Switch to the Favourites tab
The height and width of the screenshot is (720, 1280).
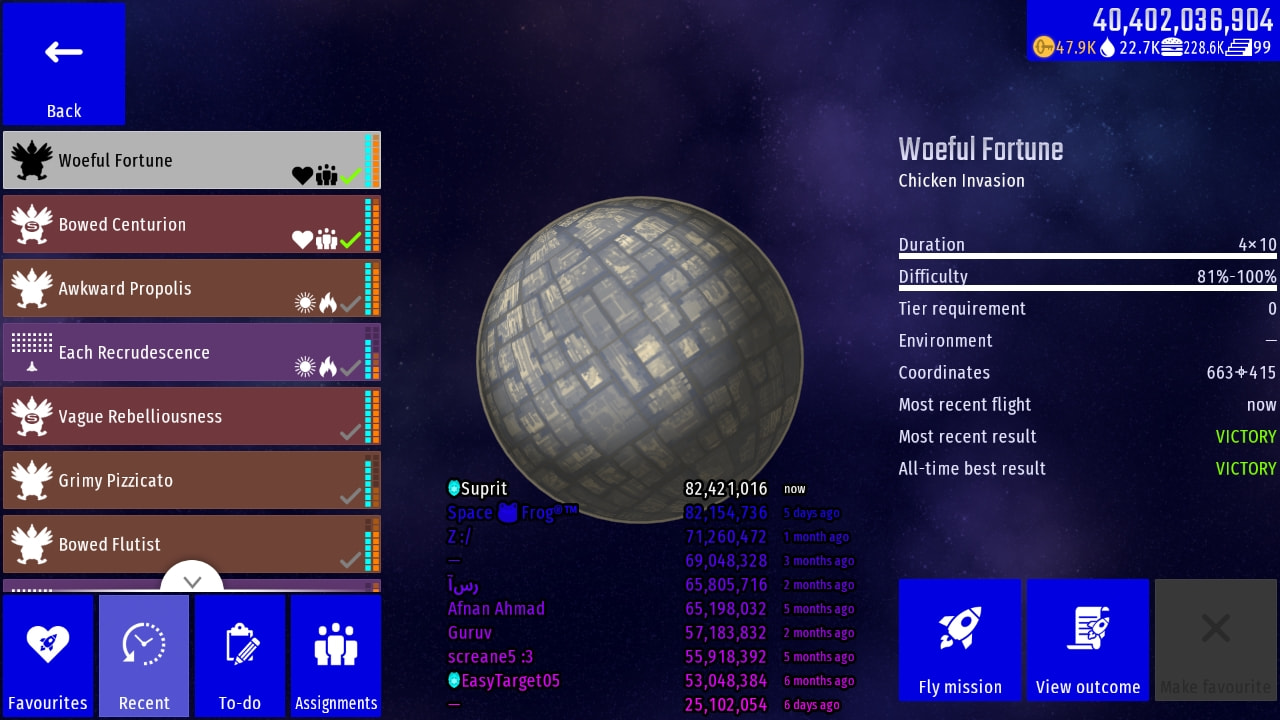coord(48,655)
